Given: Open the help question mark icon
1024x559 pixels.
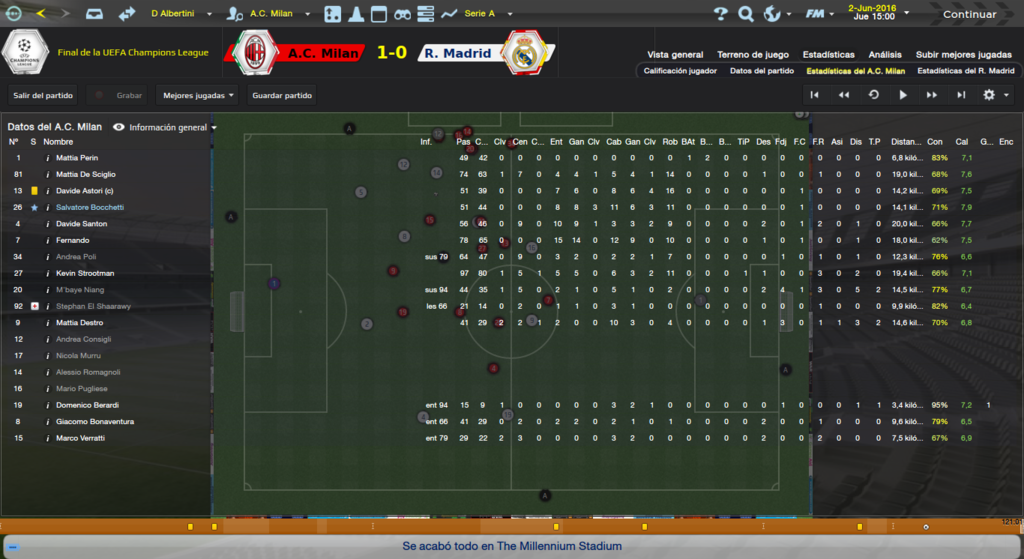Looking at the screenshot, I should pos(720,14).
